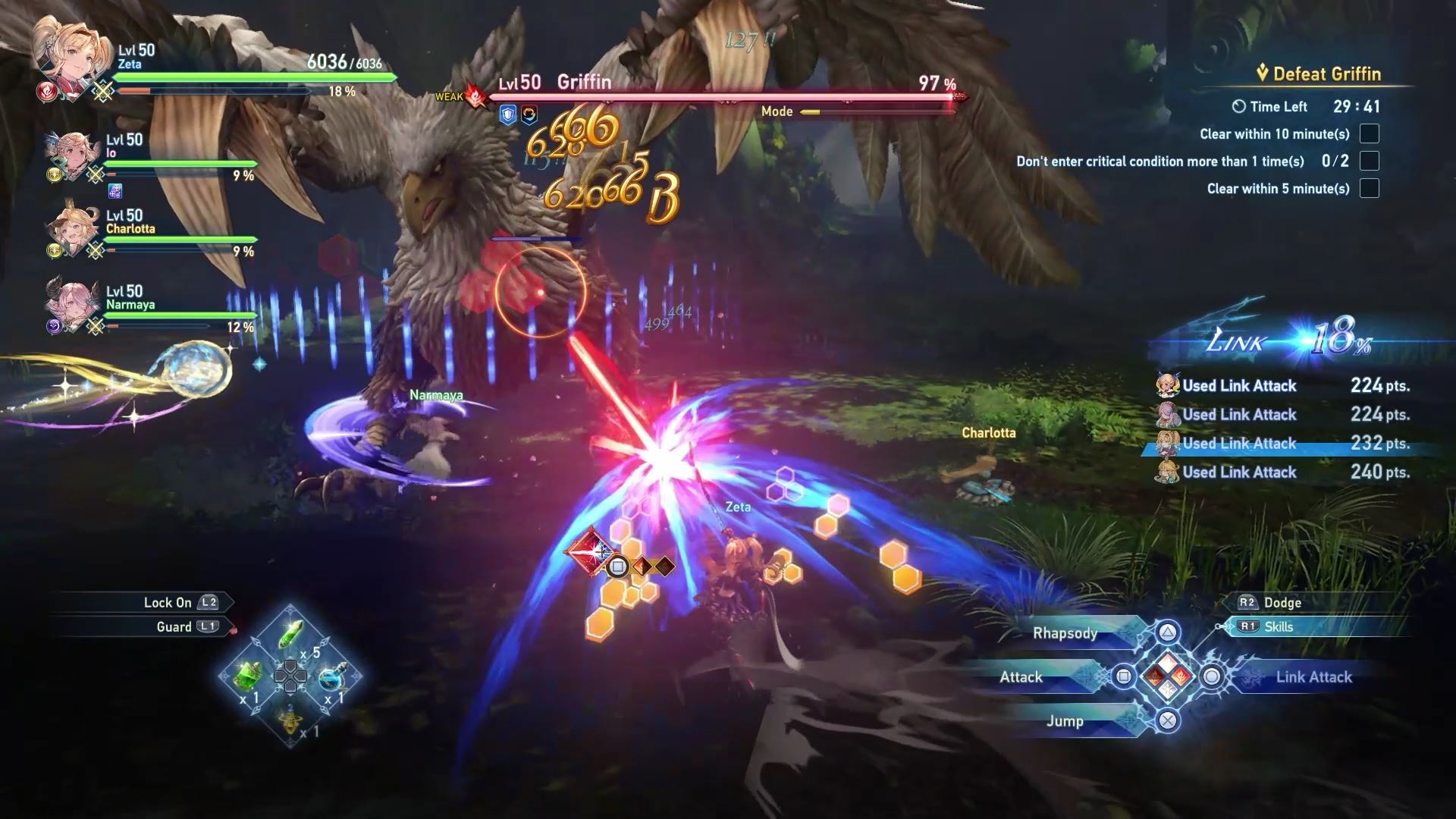1456x819 pixels.
Task: Trigger the Link Attack action label
Action: [x=1313, y=677]
